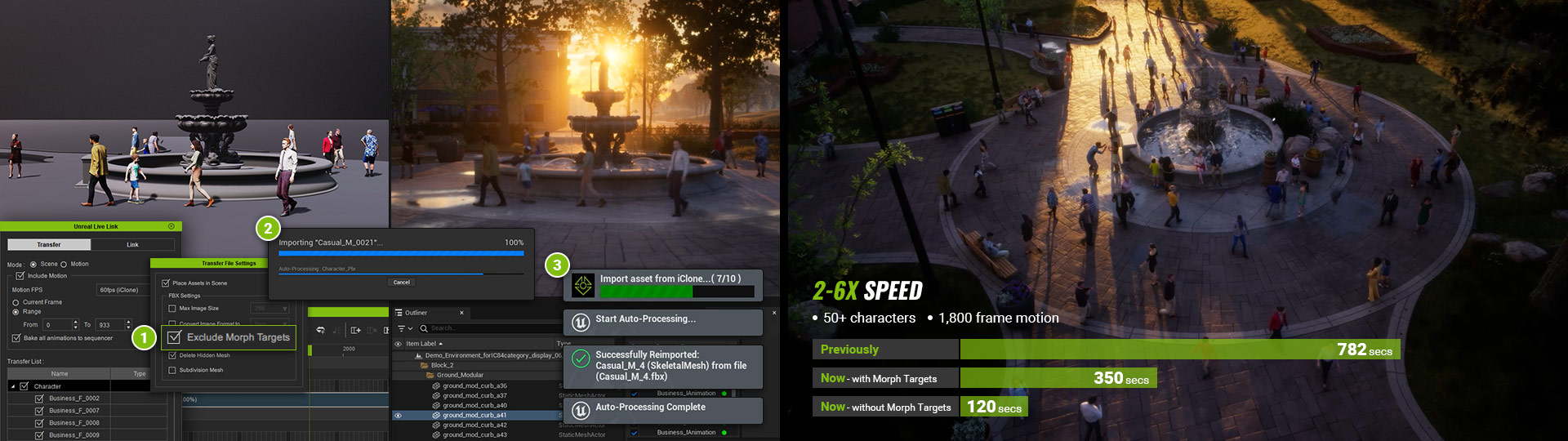
Task: Select ground_mod_curb_a36 in the Outliner
Action: pos(474,385)
